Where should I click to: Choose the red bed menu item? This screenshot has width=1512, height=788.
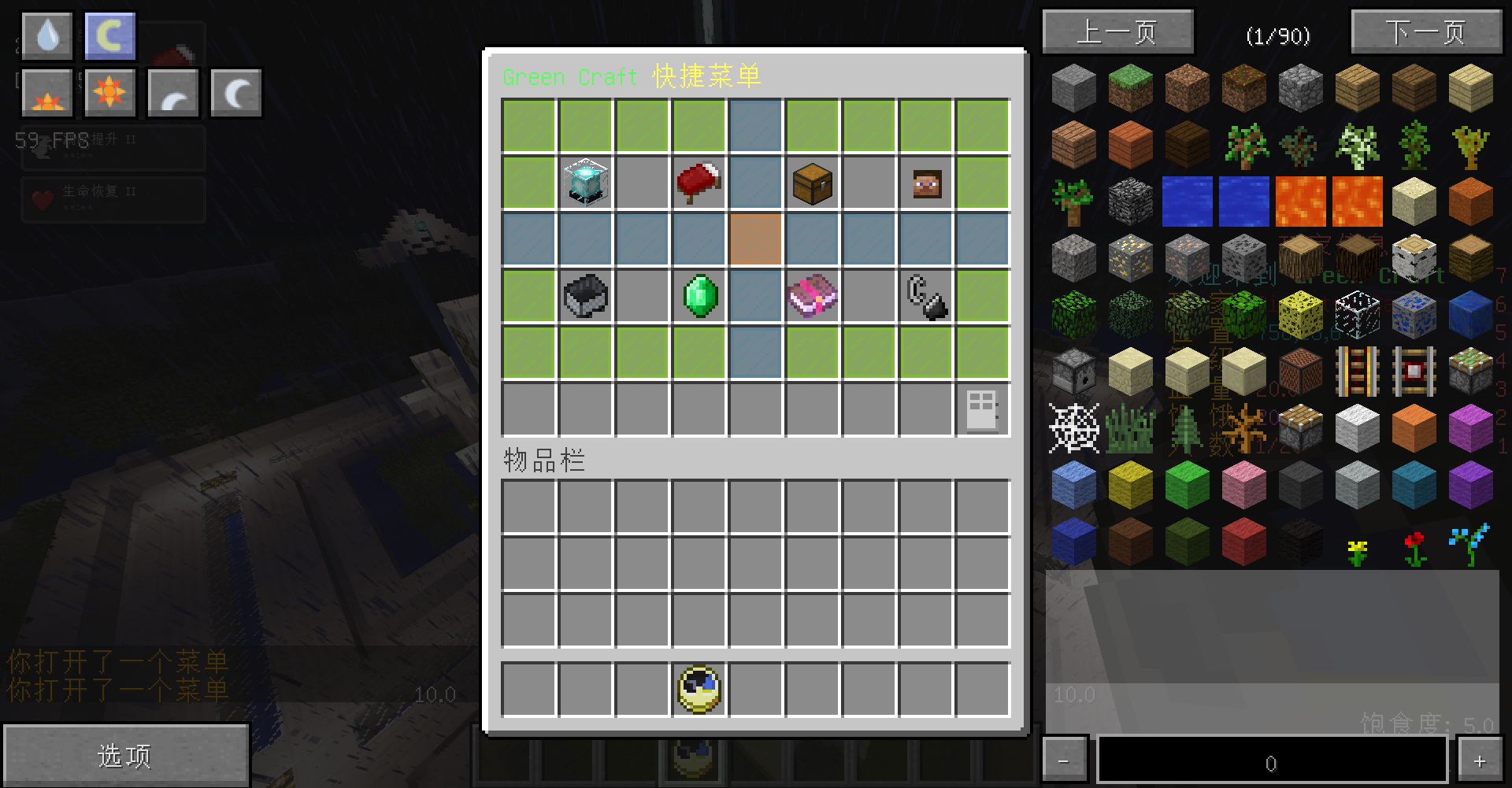pos(699,183)
